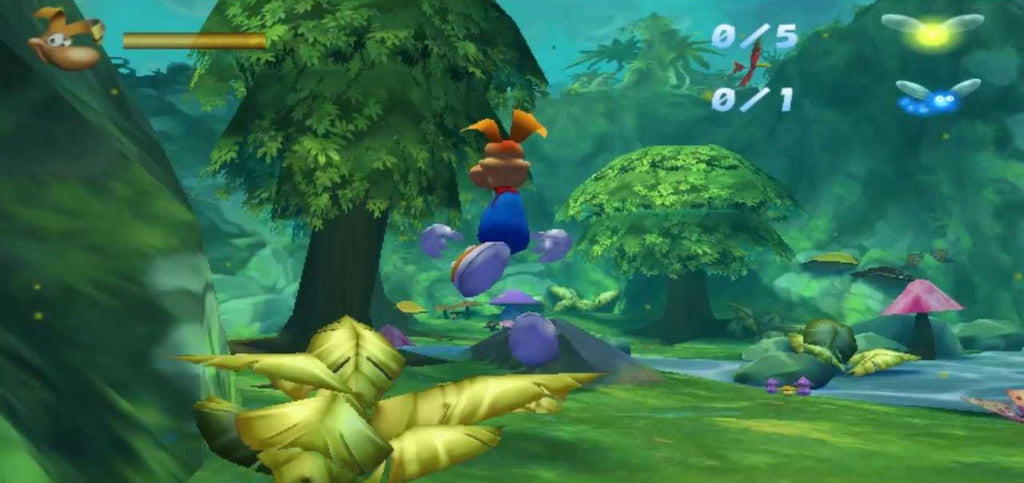The height and width of the screenshot is (483, 1024).
Task: Select the yellow lum icon
Action: point(932,33)
